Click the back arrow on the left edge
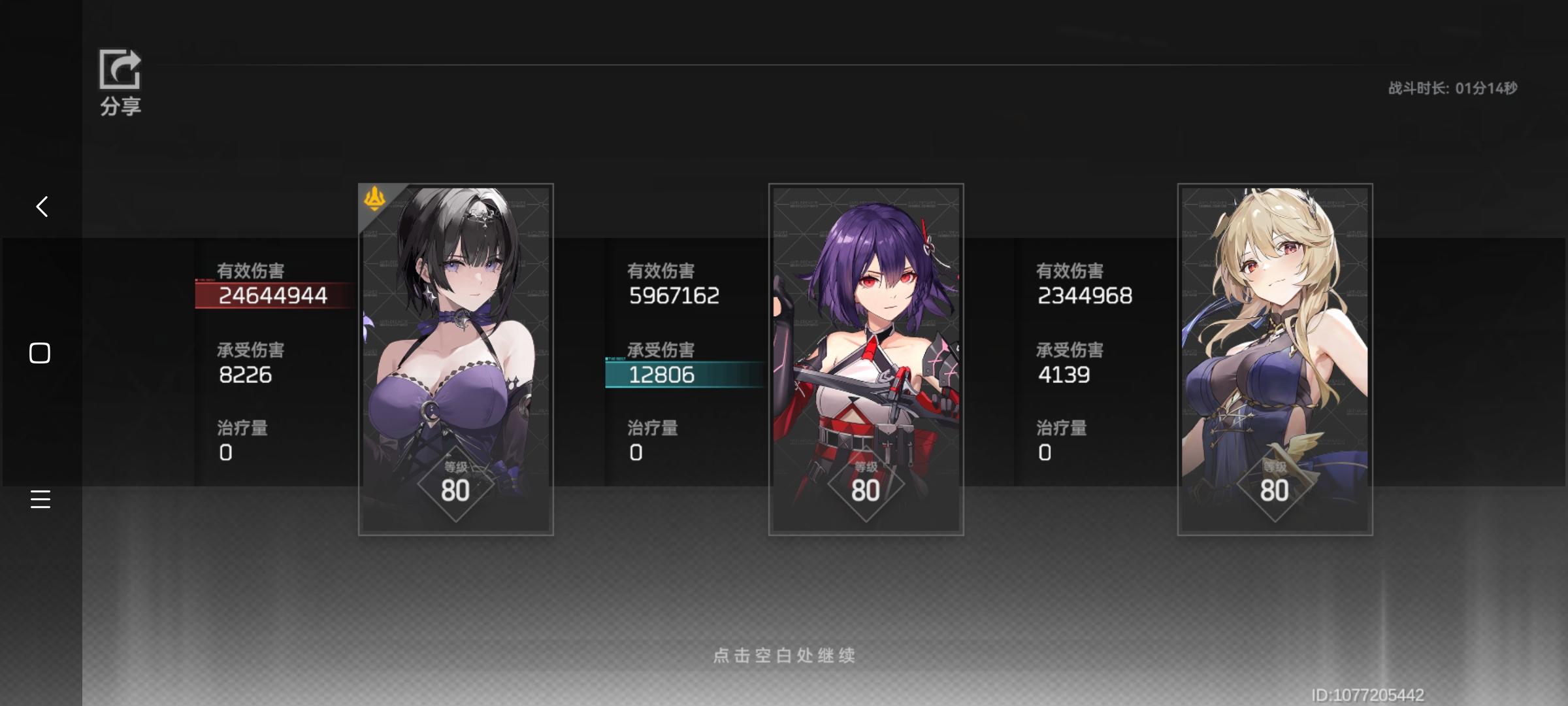This screenshot has height=706, width=1568. [41, 206]
